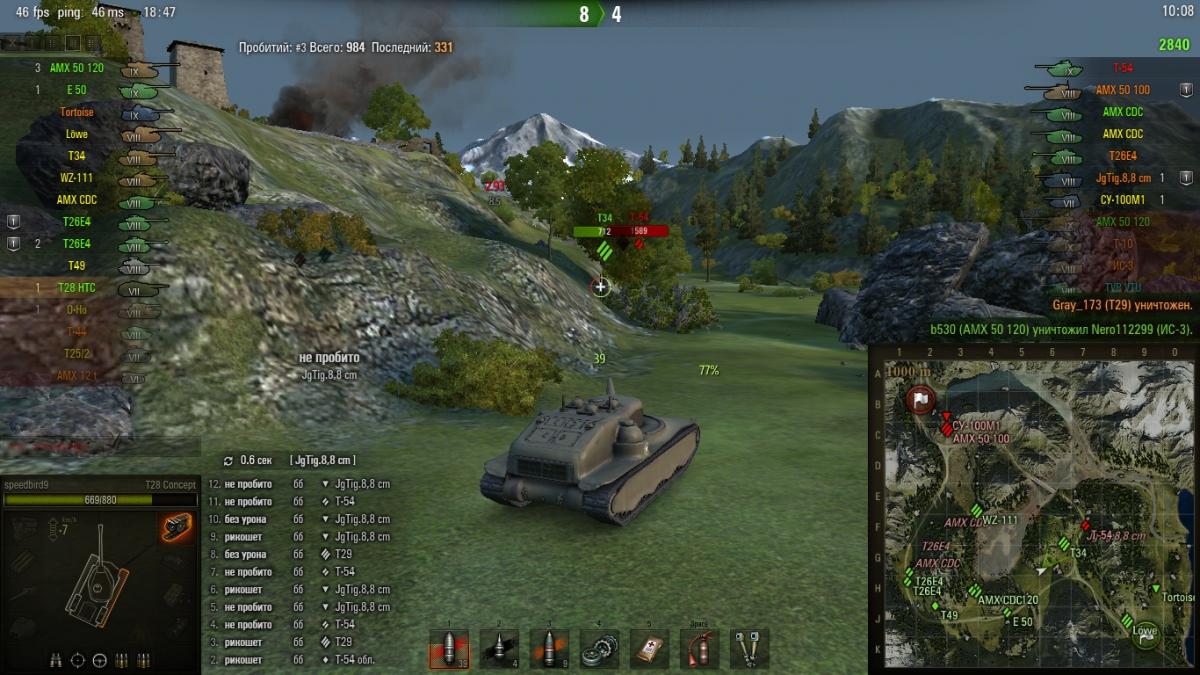This screenshot has width=1200, height=675.
Task: Use the first aid kit consumable
Action: (x=649, y=649)
